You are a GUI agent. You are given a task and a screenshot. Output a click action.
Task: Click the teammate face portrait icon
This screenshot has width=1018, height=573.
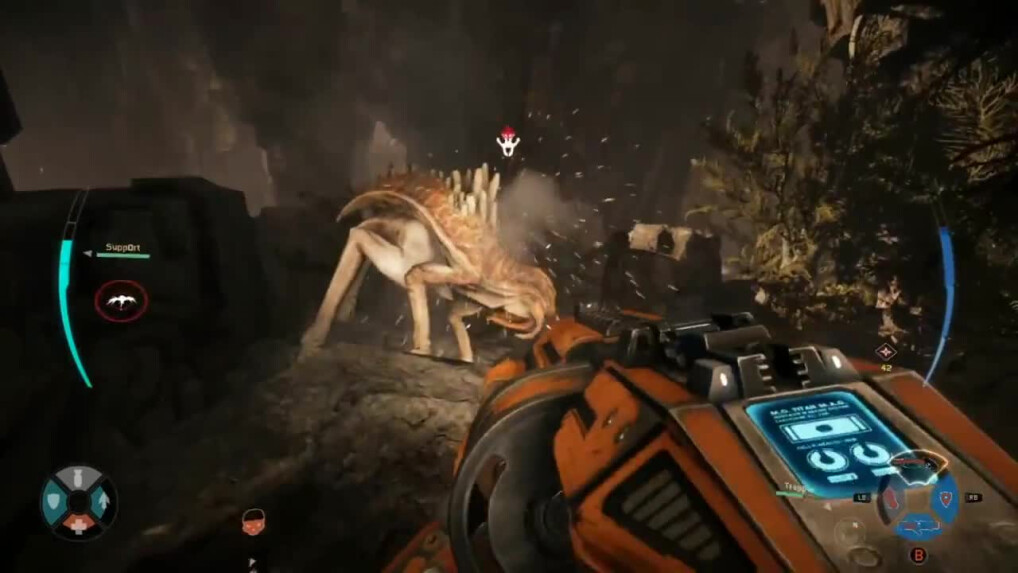[x=253, y=521]
